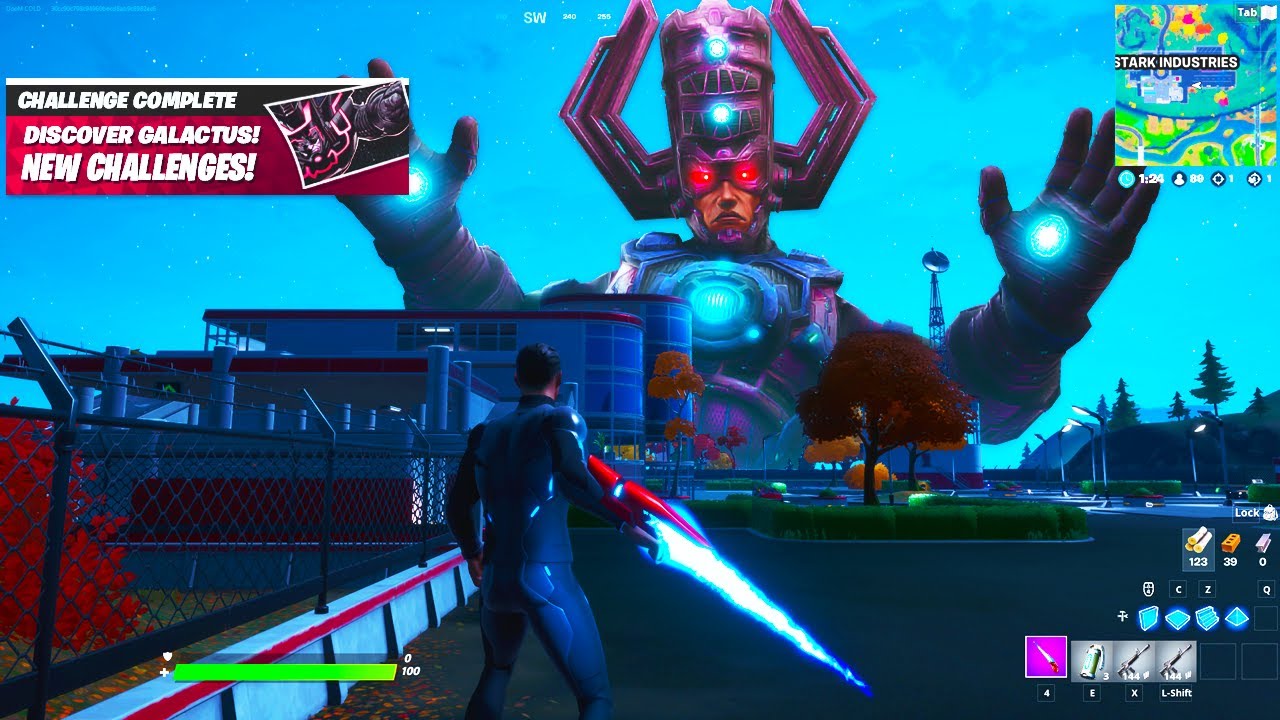Select the roof build piece icon
This screenshot has width=1280, height=720.
click(x=1237, y=618)
